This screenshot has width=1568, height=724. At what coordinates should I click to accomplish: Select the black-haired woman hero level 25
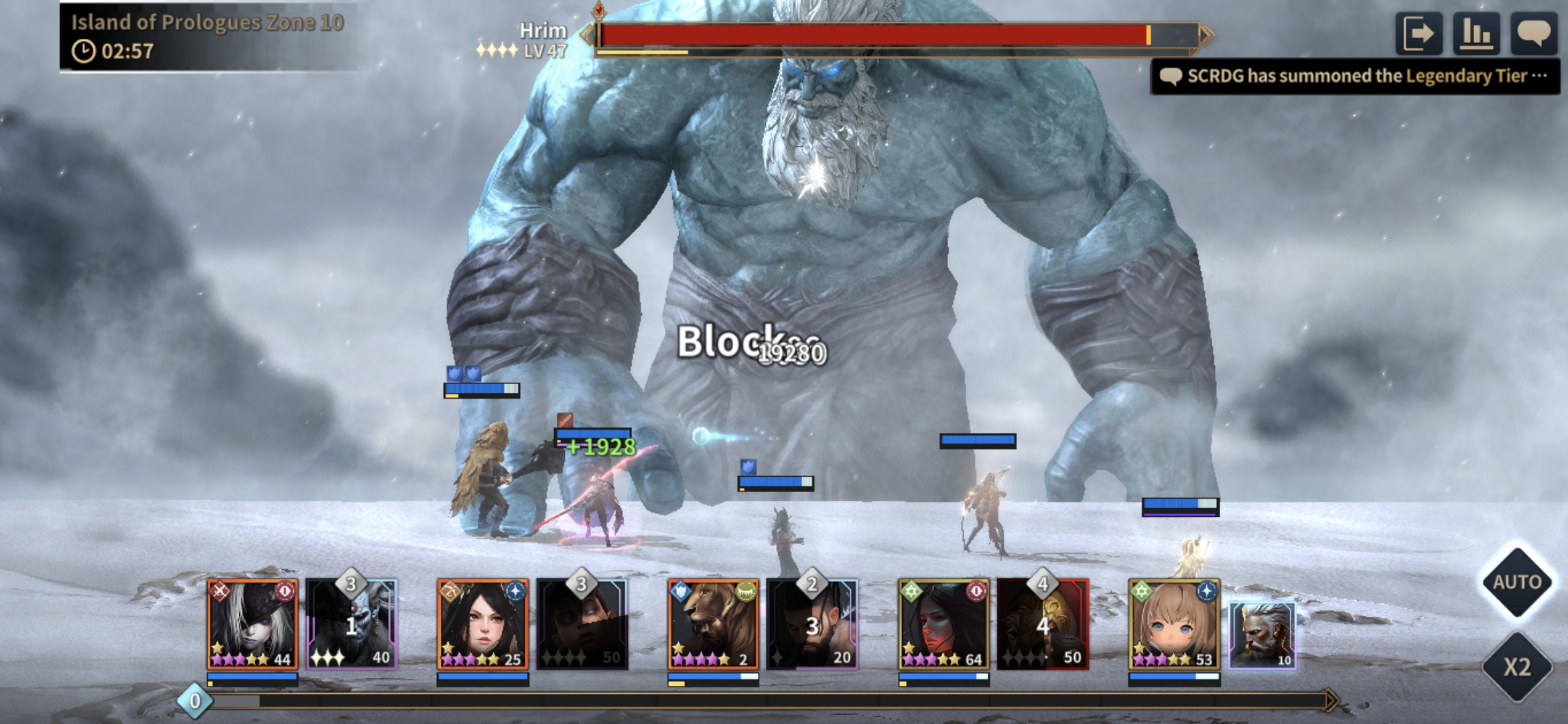(482, 625)
